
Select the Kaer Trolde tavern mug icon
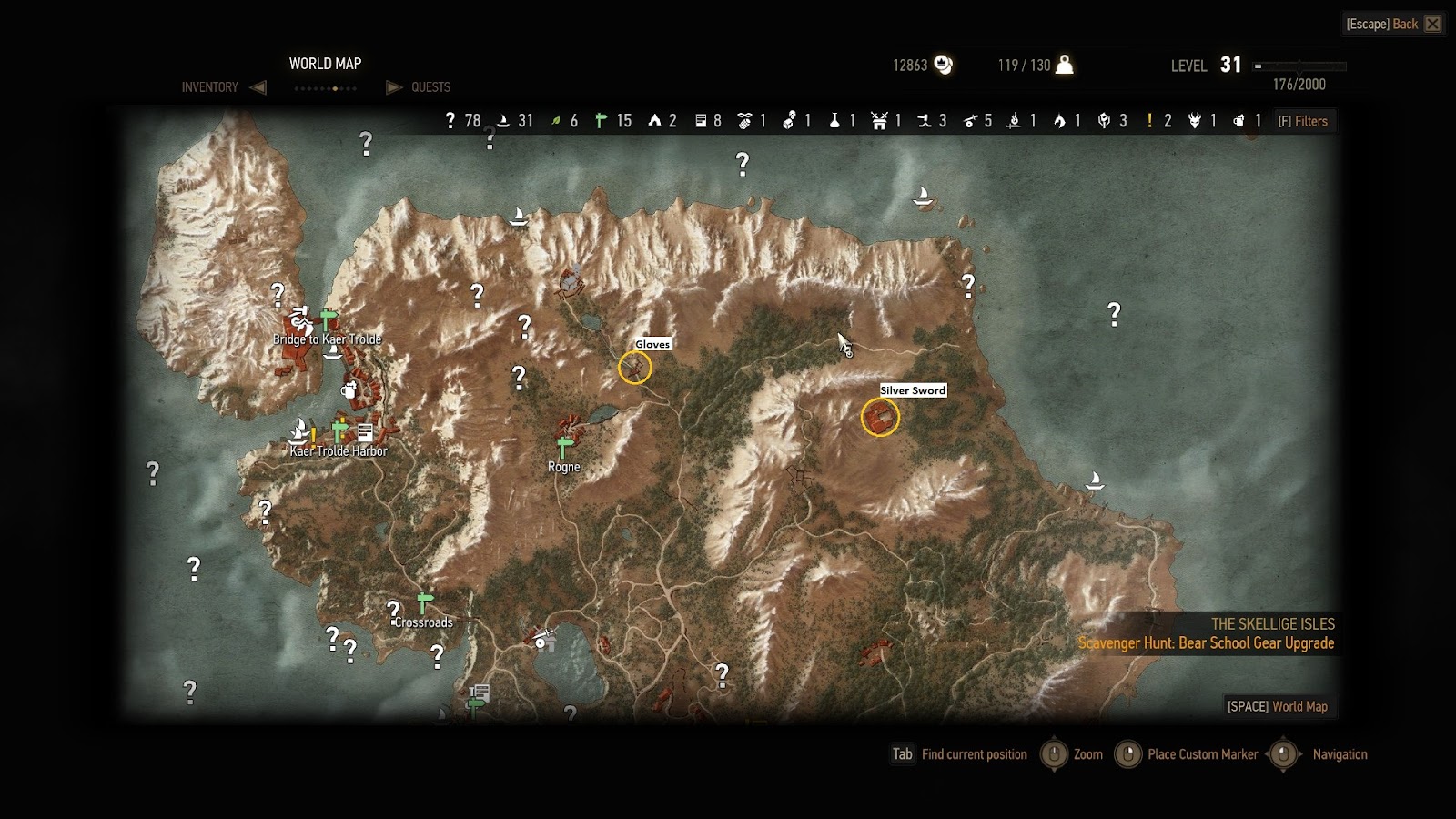point(349,390)
